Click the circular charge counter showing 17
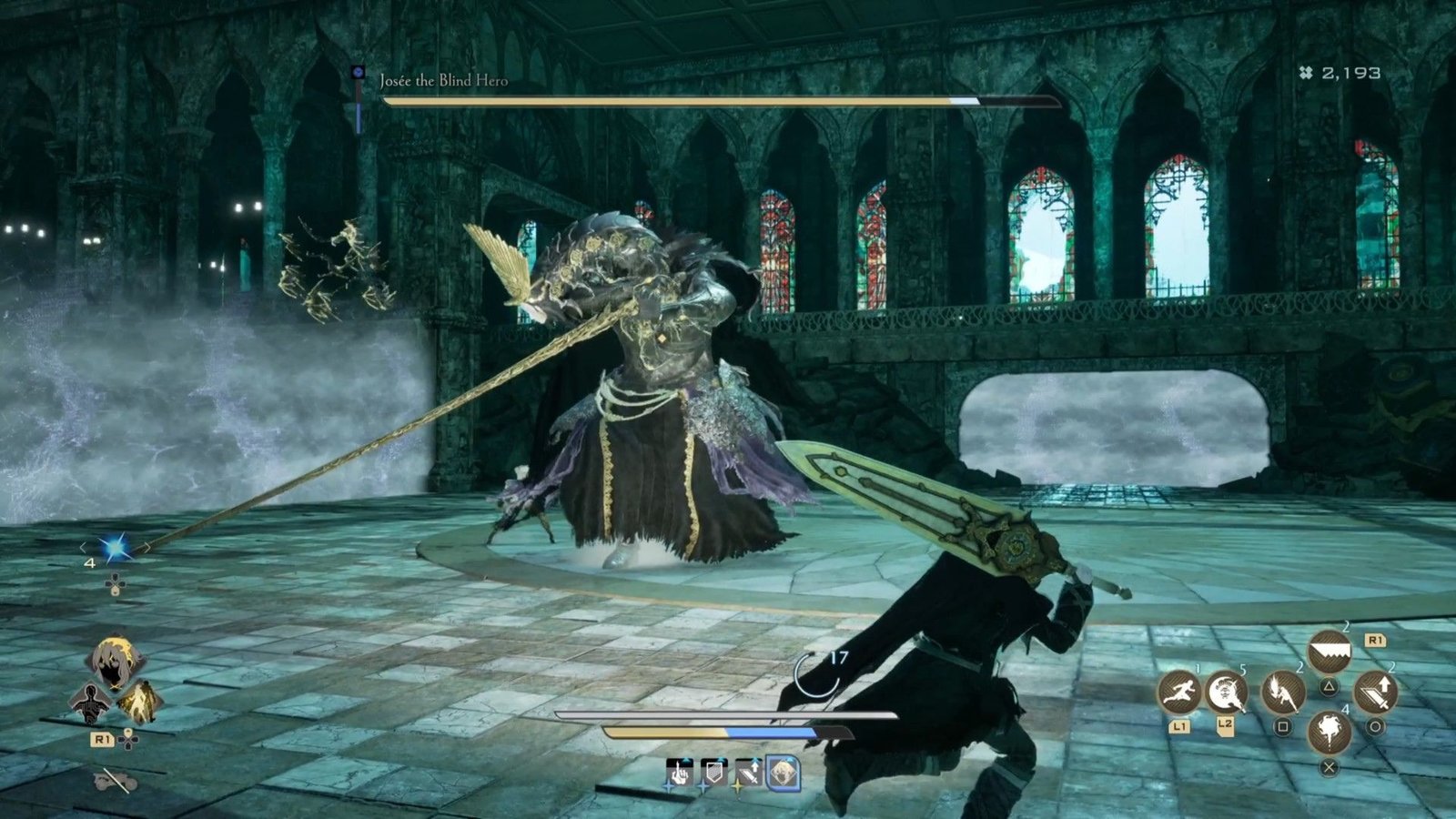Image resolution: width=1456 pixels, height=819 pixels. 817,673
